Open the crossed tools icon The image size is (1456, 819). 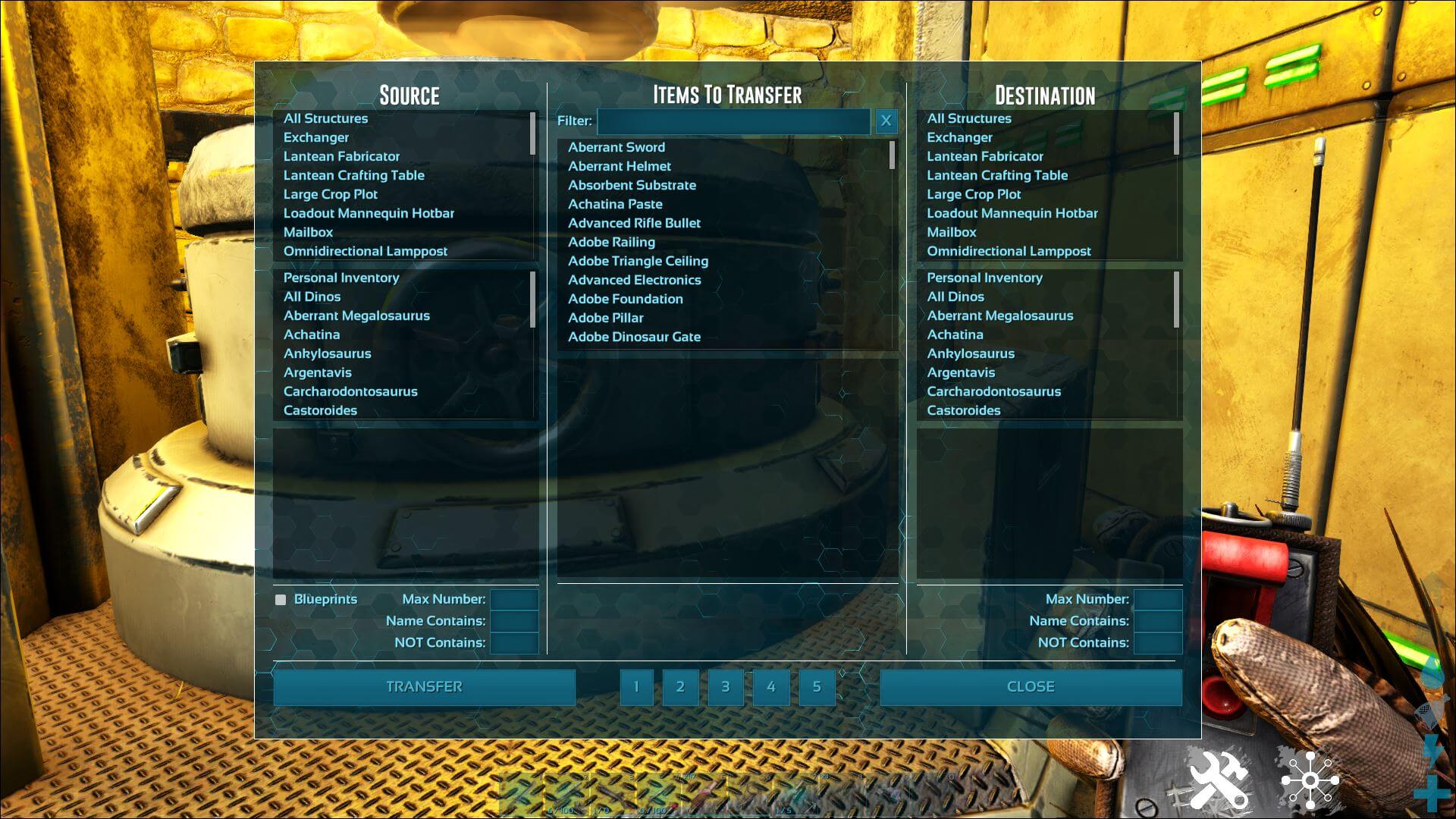point(1219,779)
